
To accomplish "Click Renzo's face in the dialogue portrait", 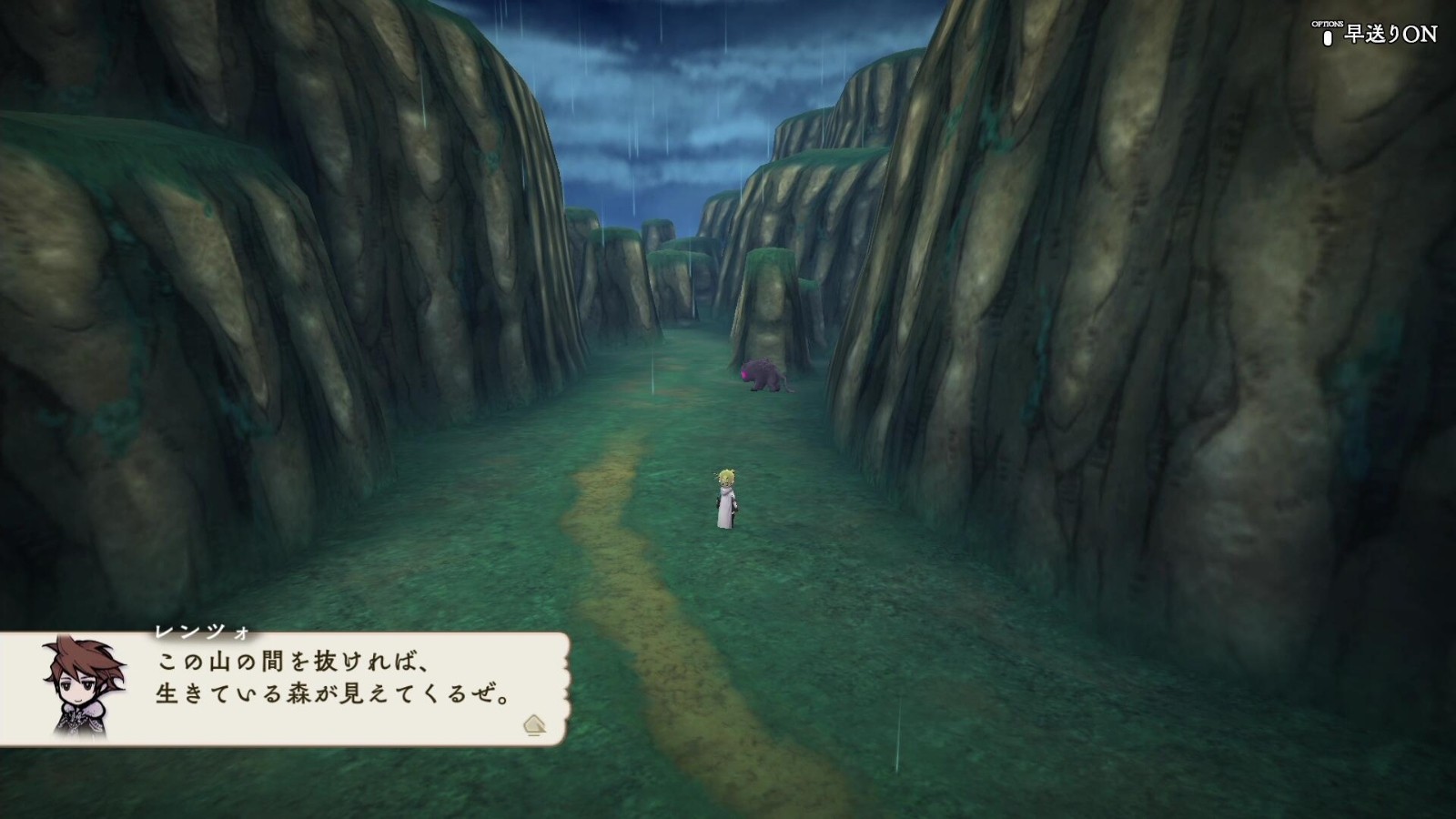I will click(80, 681).
